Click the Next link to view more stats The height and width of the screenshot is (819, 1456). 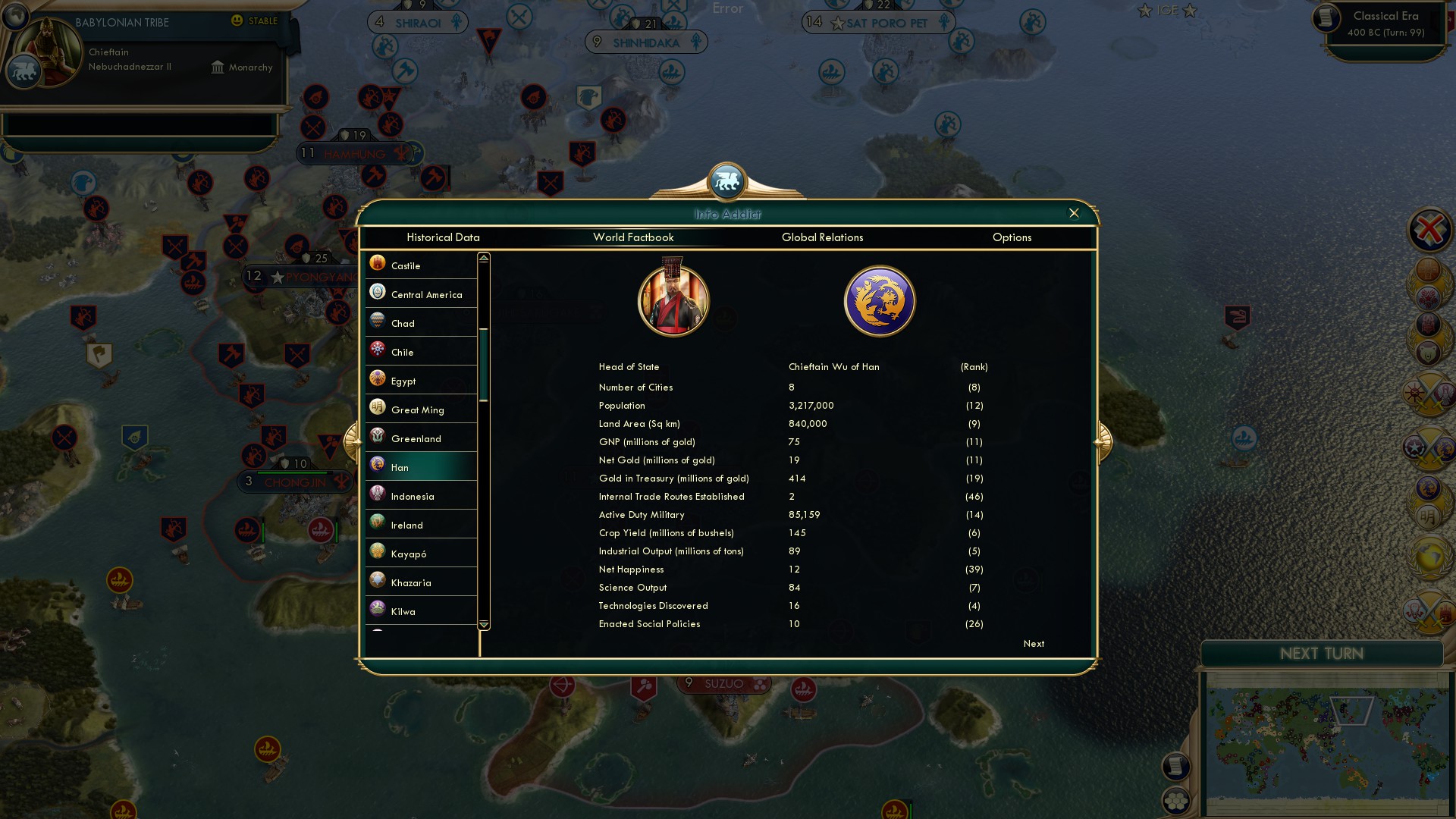(x=1033, y=643)
